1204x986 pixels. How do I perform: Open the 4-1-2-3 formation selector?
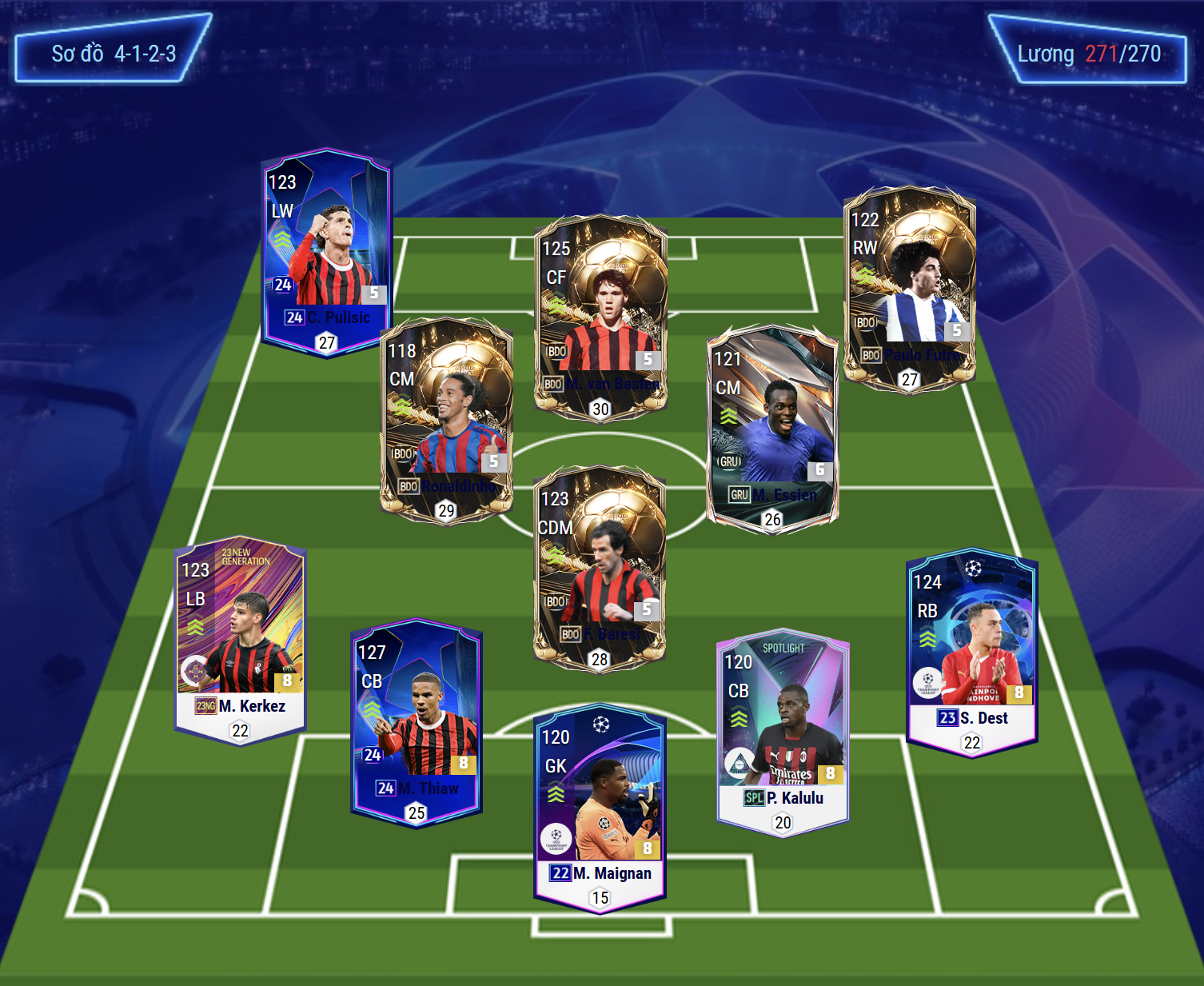pos(114,54)
